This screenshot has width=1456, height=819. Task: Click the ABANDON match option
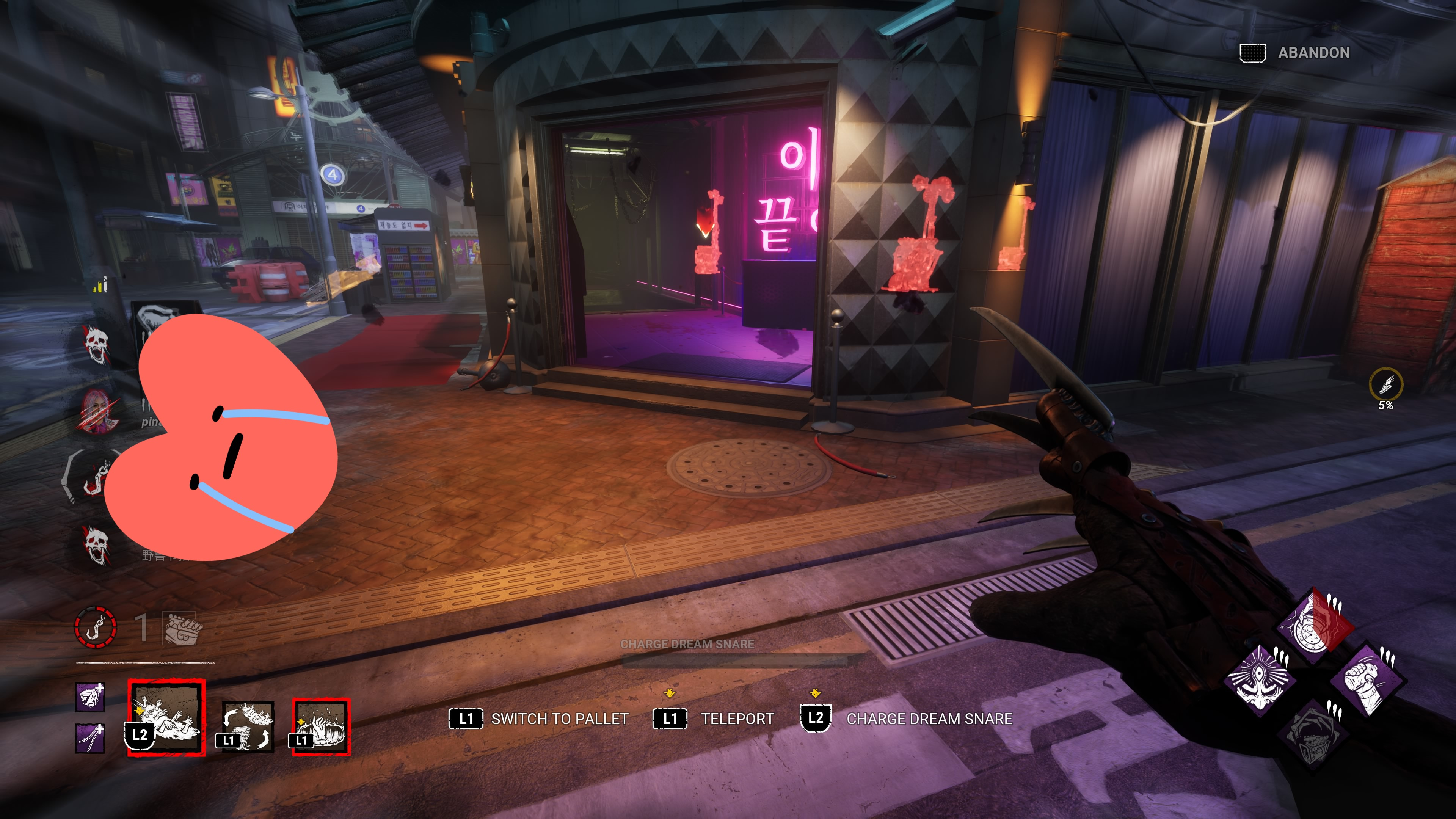pos(1313,53)
